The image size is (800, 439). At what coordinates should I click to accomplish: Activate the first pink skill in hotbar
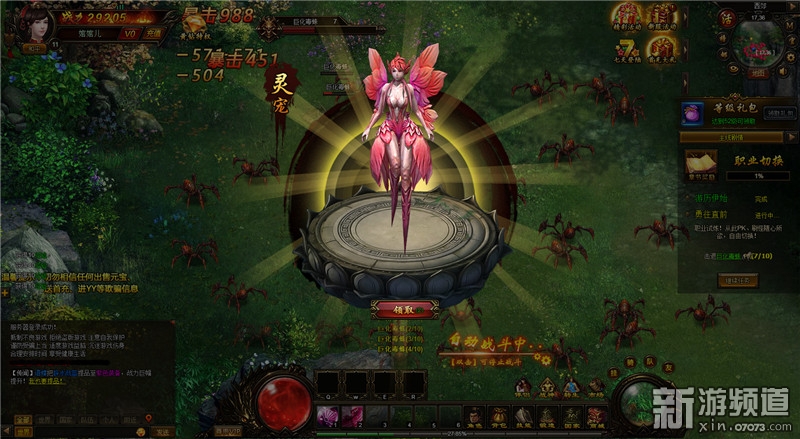click(326, 412)
